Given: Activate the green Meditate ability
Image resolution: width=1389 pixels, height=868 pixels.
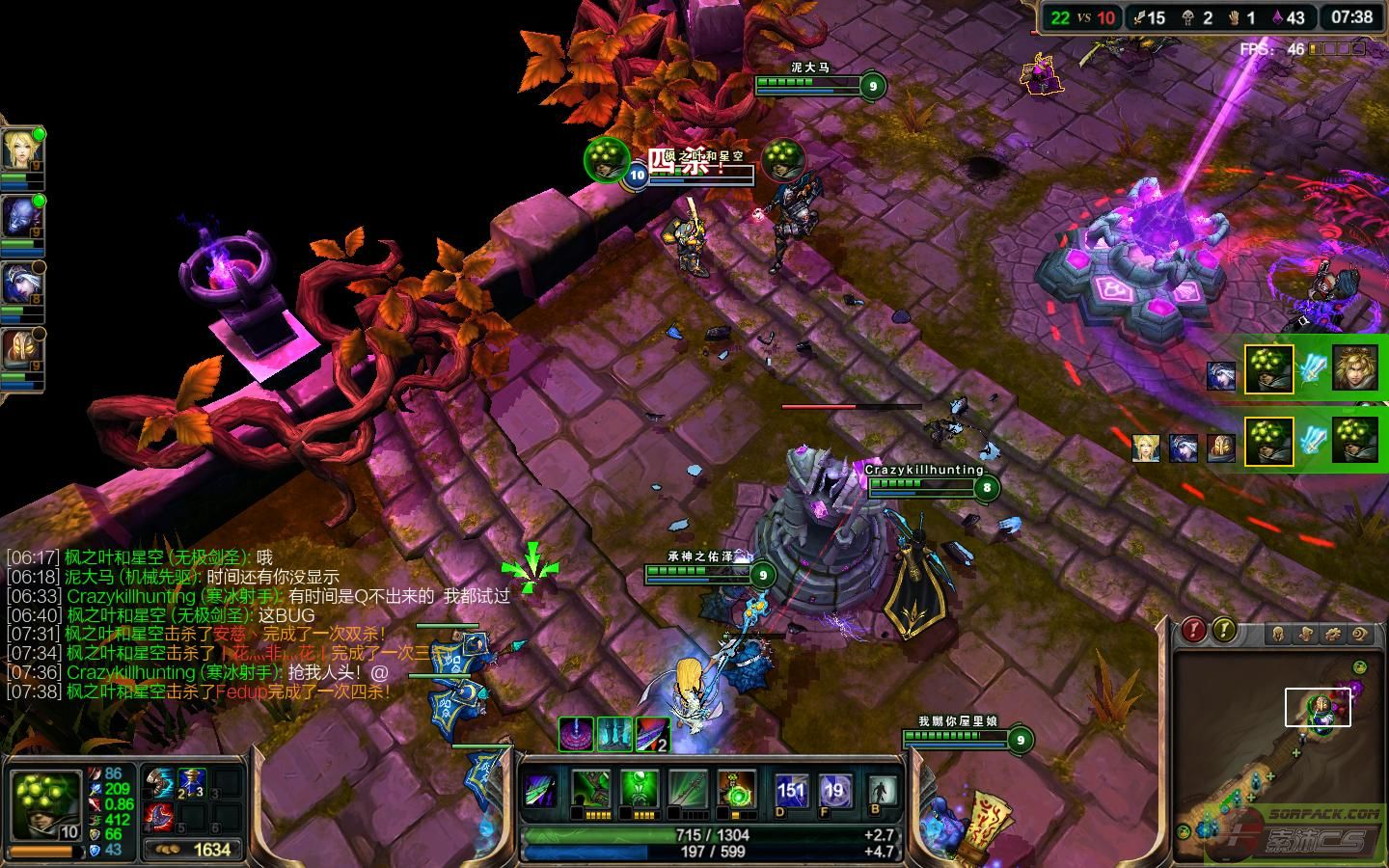Looking at the screenshot, I should click(x=639, y=791).
